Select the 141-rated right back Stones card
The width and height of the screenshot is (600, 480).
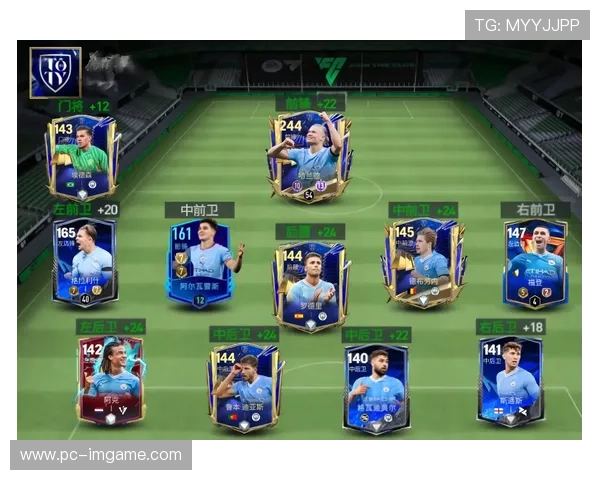coord(510,380)
